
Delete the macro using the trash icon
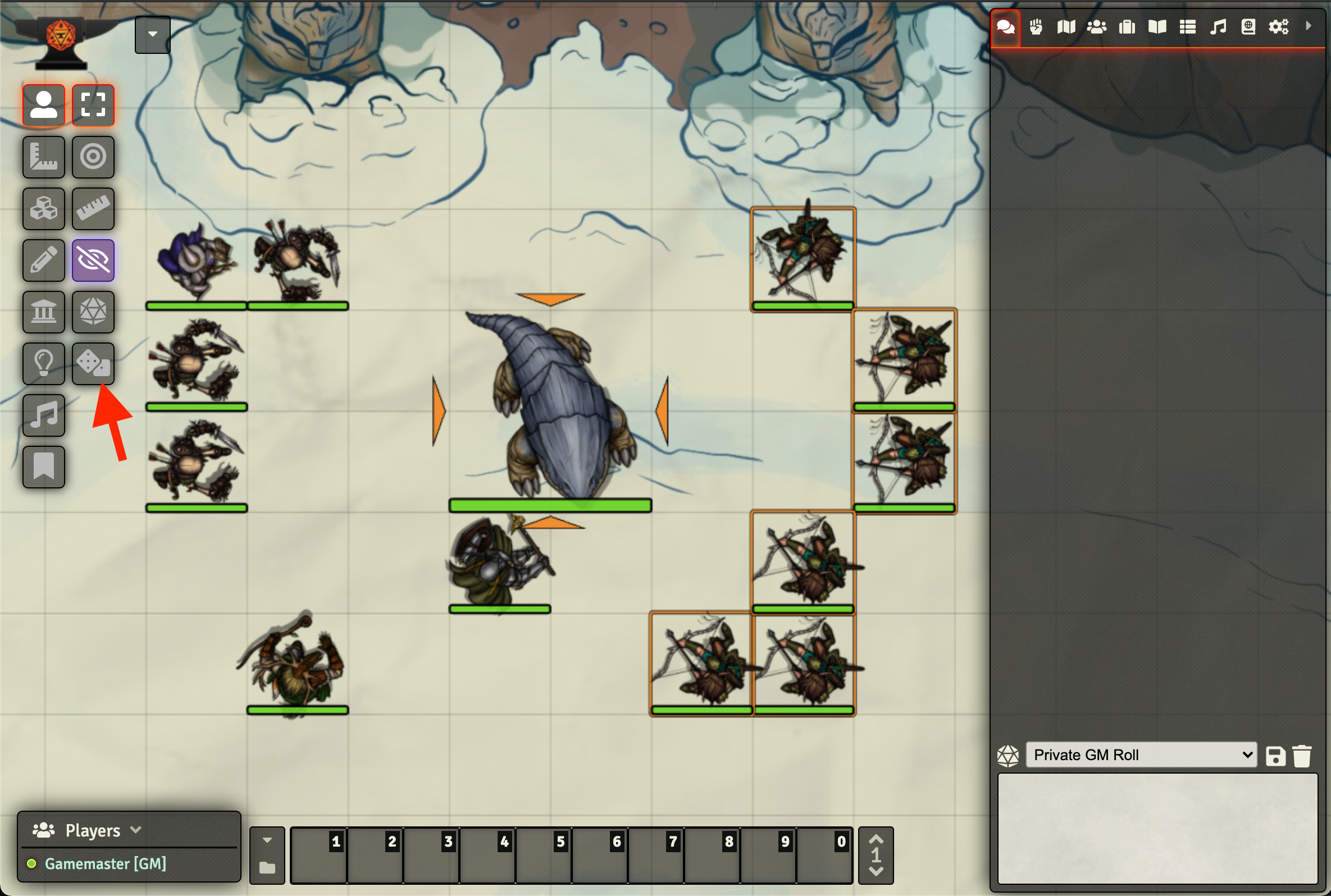pos(1303,755)
